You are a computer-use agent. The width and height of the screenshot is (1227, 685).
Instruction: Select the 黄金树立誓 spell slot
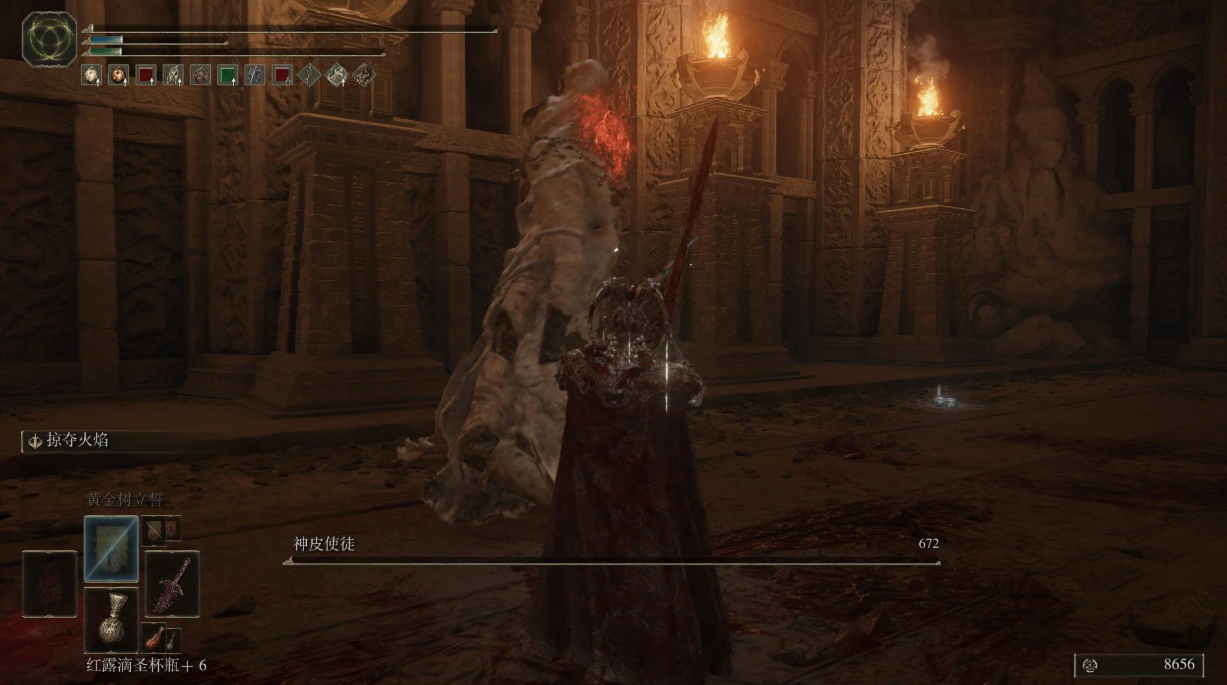[111, 548]
